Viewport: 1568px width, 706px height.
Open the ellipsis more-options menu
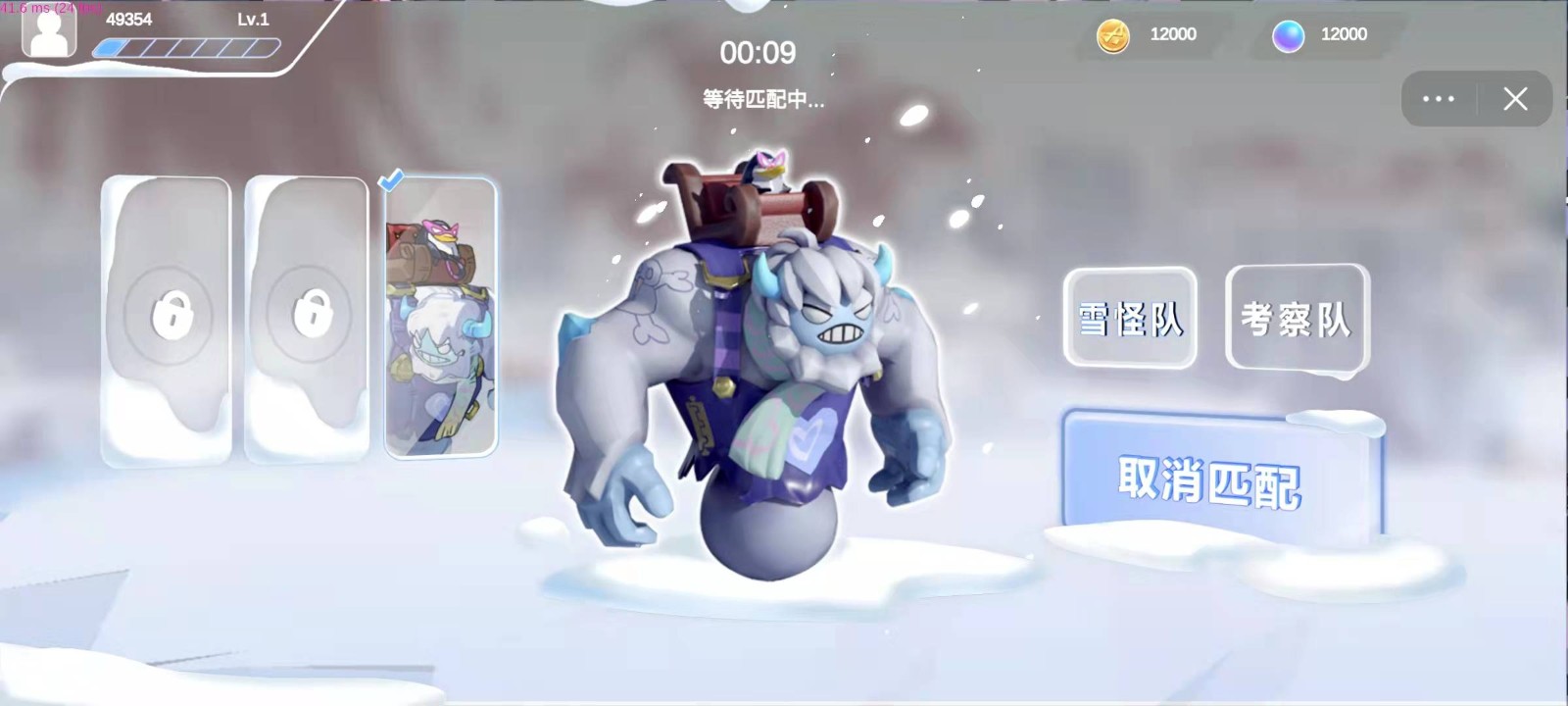coord(1438,98)
